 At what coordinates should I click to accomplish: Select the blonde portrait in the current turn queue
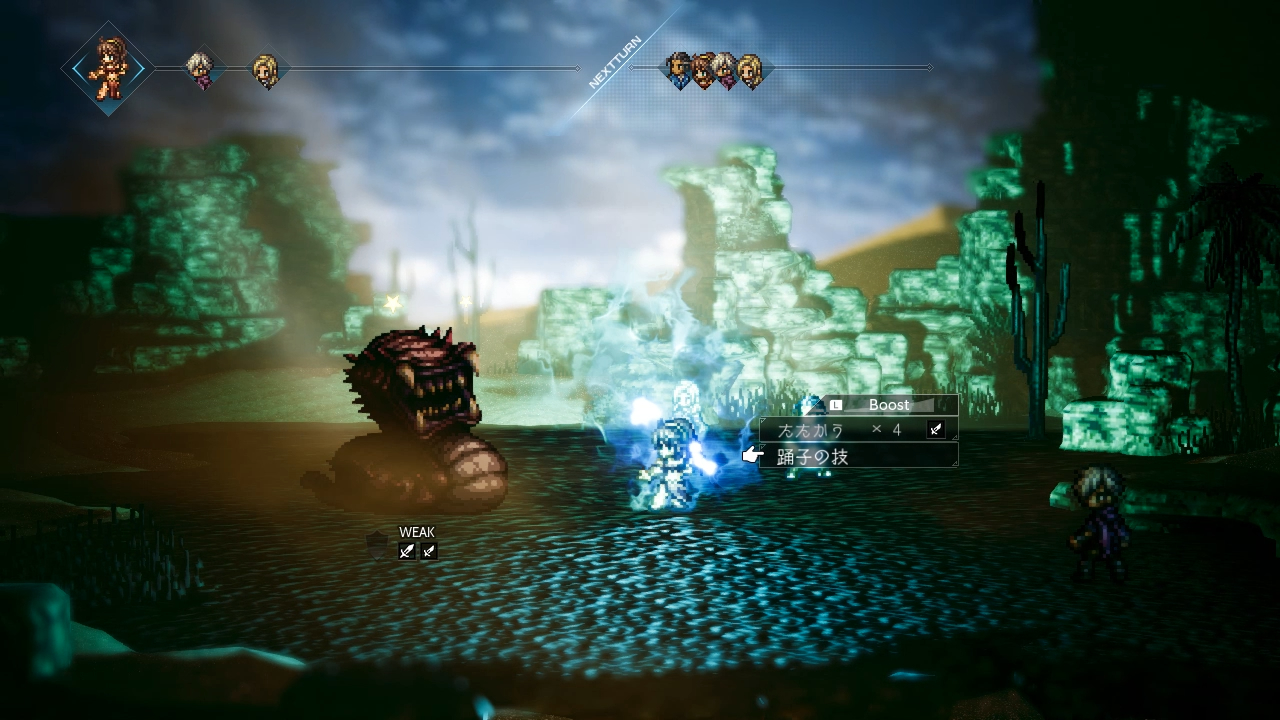tap(267, 70)
